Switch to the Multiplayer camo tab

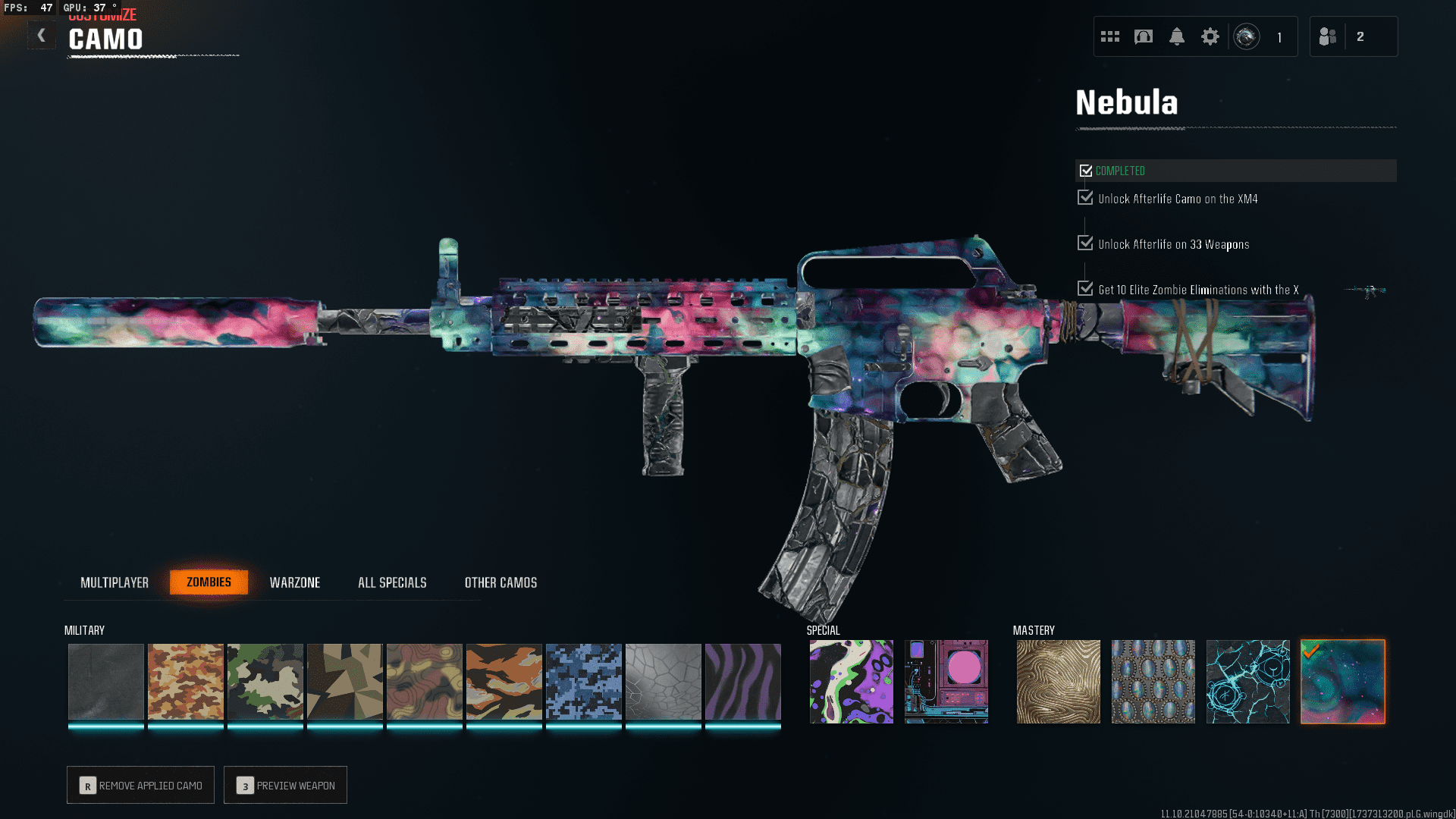115,582
